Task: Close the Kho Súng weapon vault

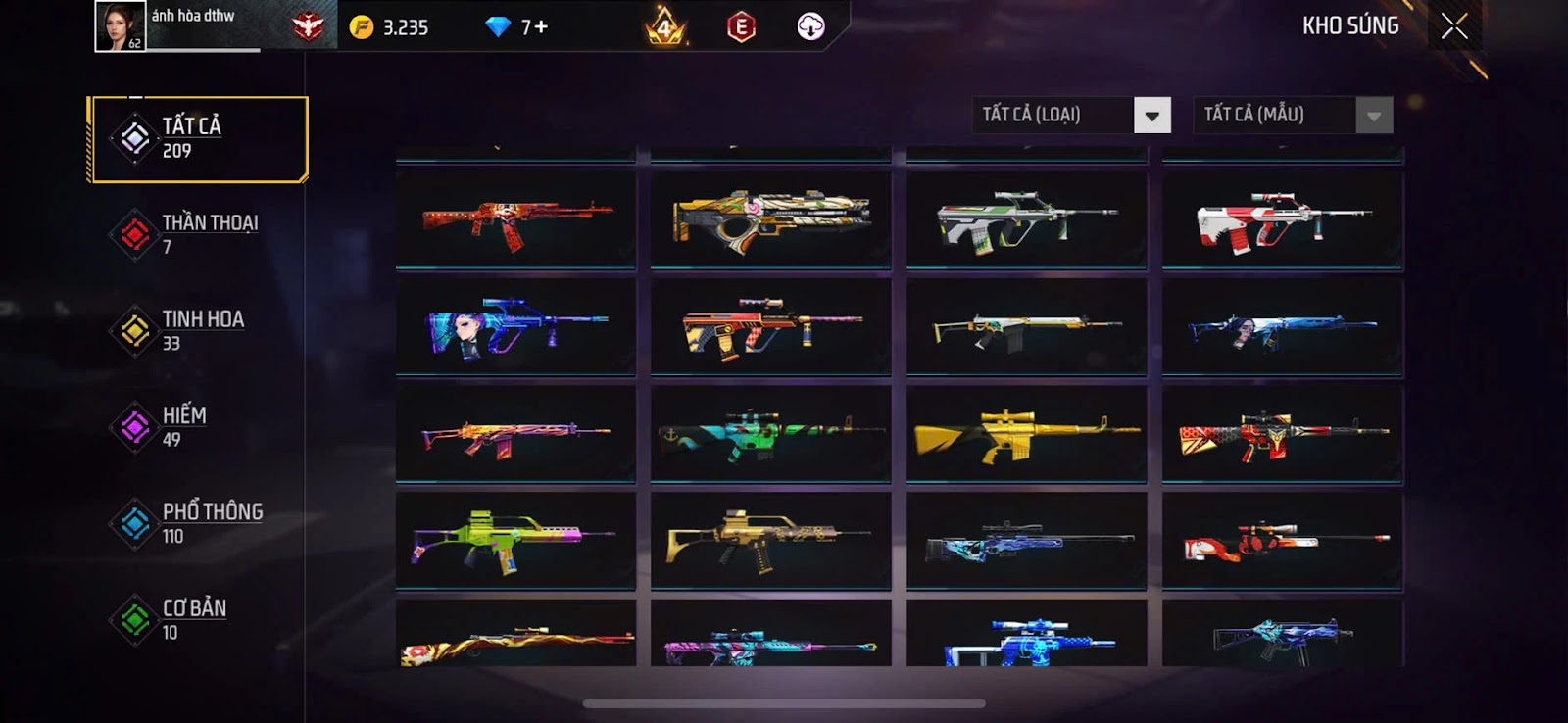Action: coord(1454,26)
